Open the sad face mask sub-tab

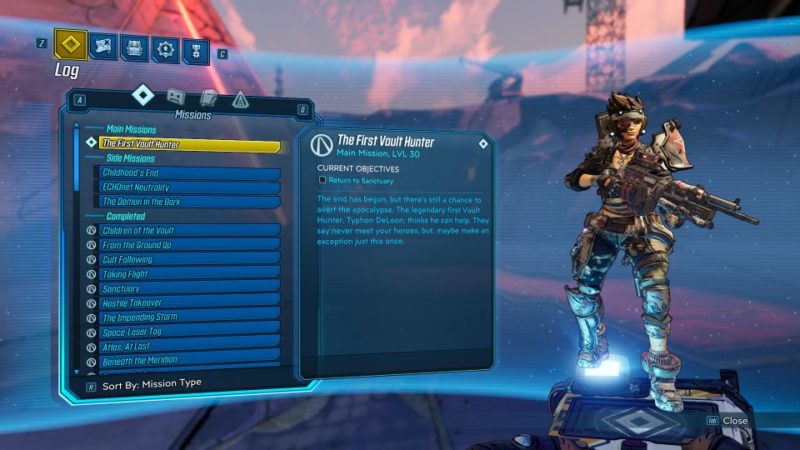pyautogui.click(x=176, y=97)
